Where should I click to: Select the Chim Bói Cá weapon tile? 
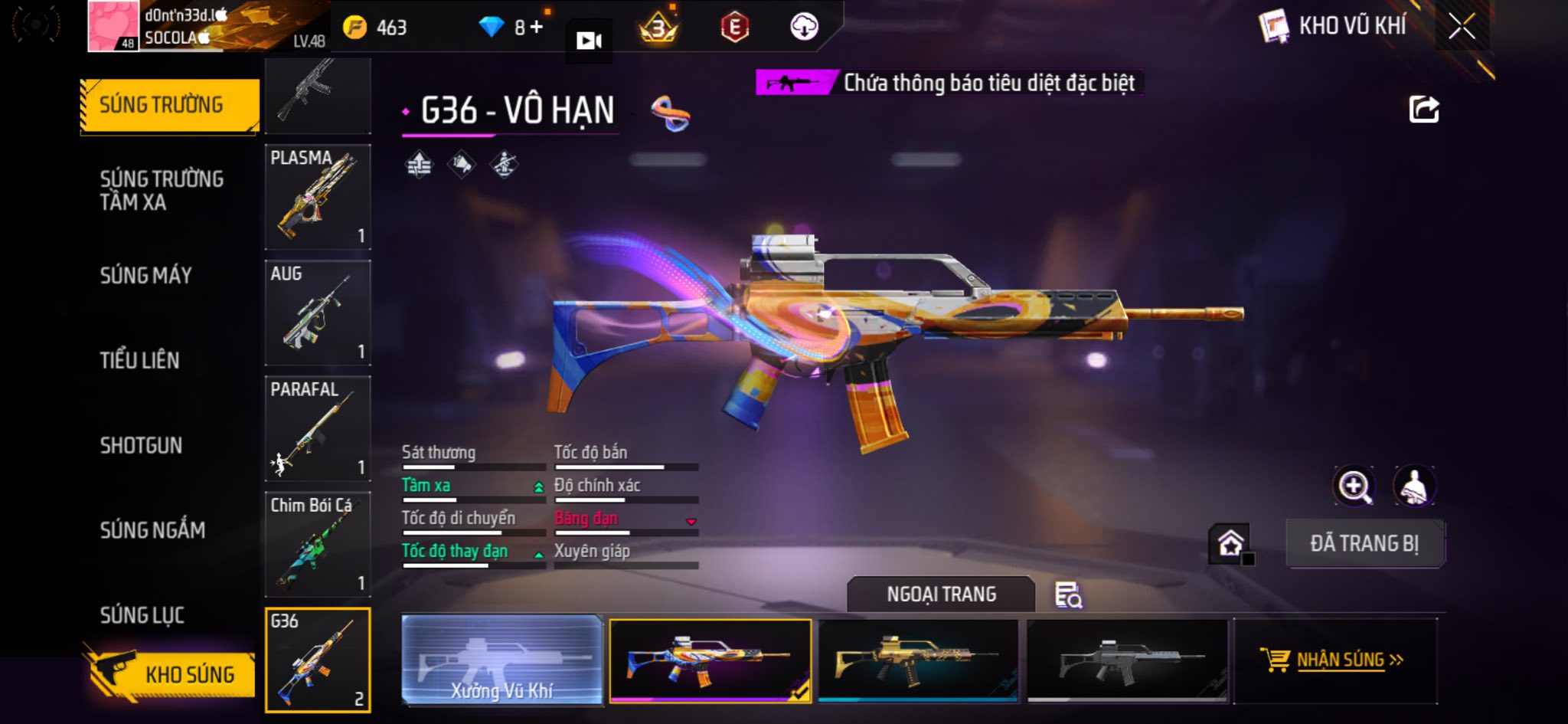tap(318, 544)
